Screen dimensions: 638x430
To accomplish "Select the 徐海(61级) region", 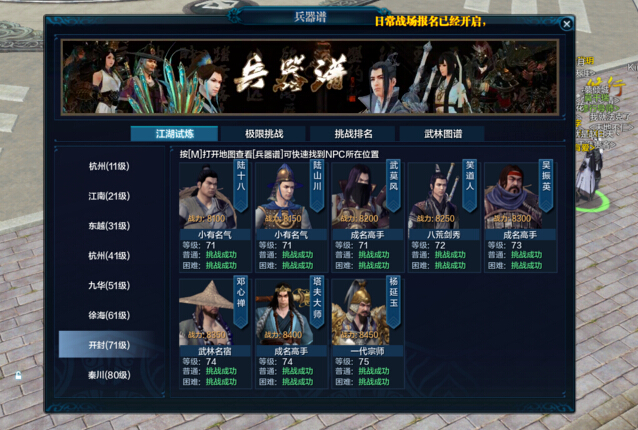I will (x=109, y=315).
